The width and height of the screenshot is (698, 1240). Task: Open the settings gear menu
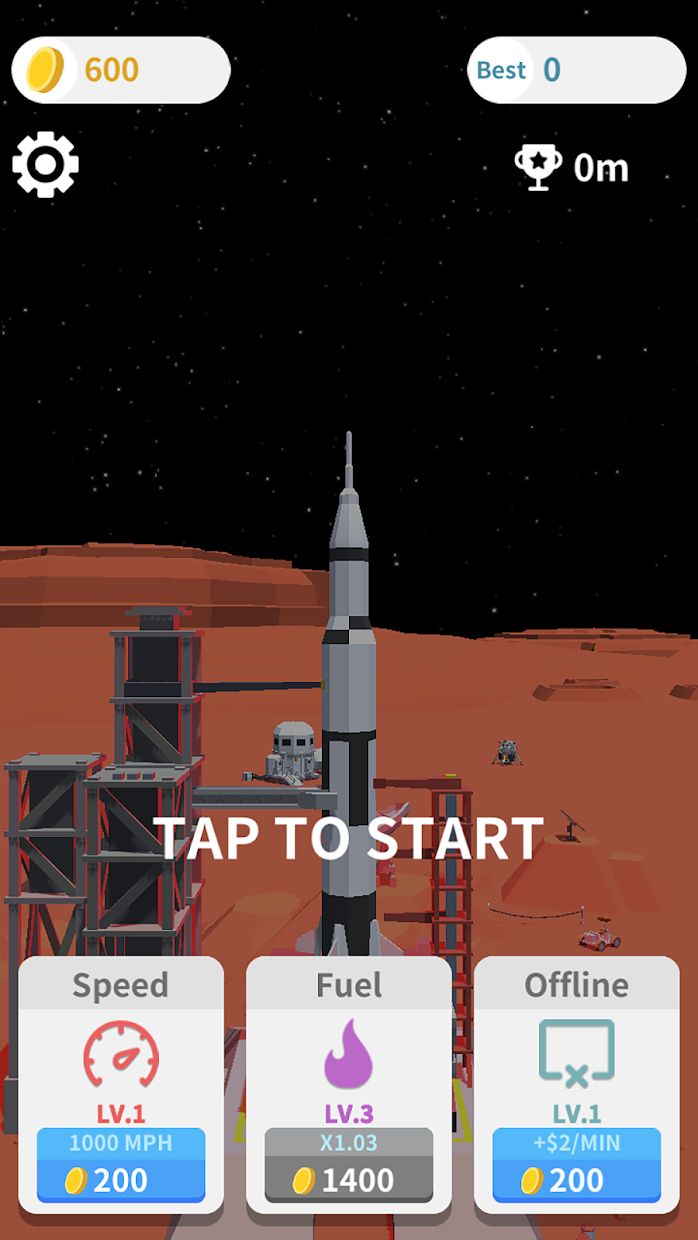pos(45,164)
